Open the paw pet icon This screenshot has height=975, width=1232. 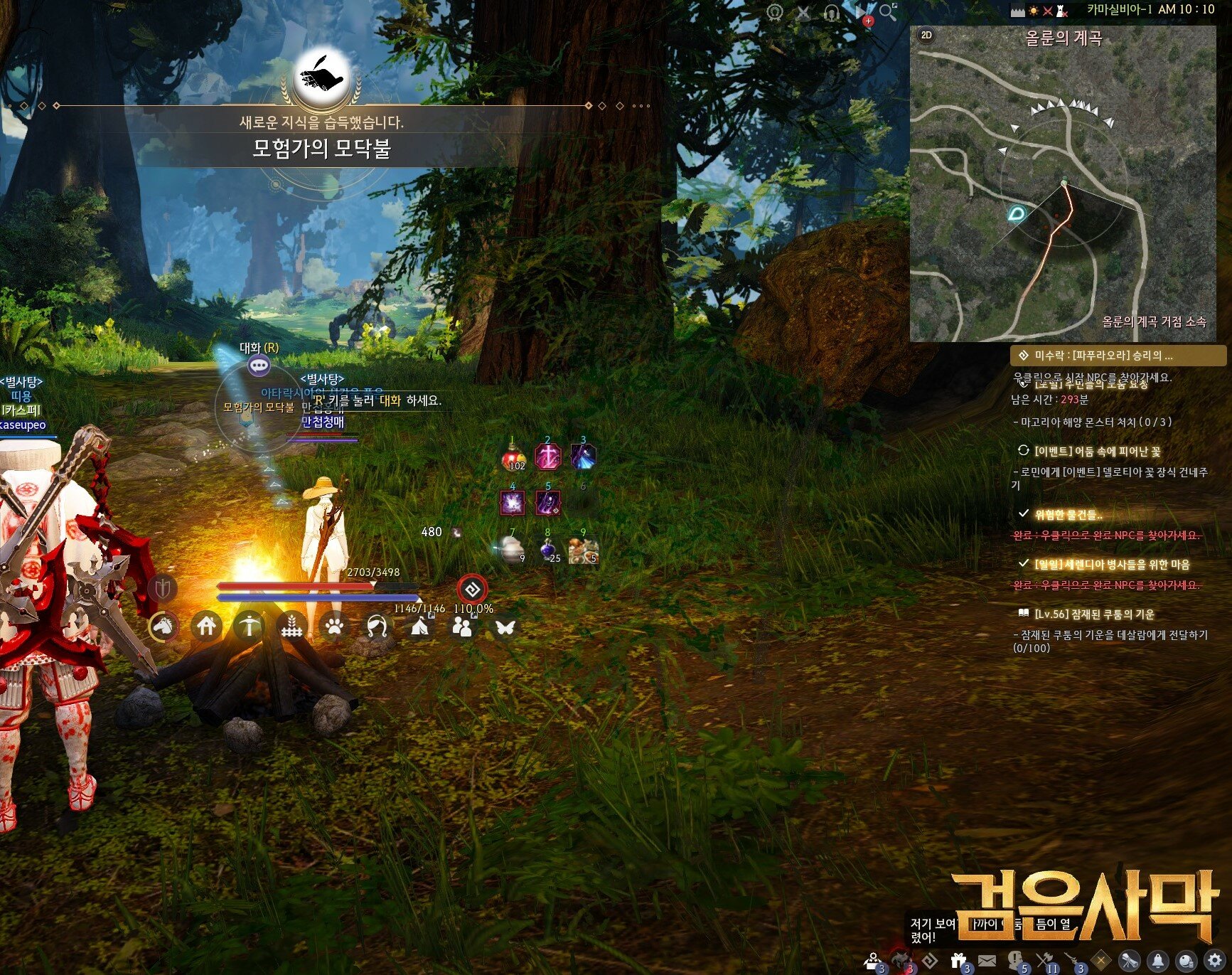click(335, 627)
